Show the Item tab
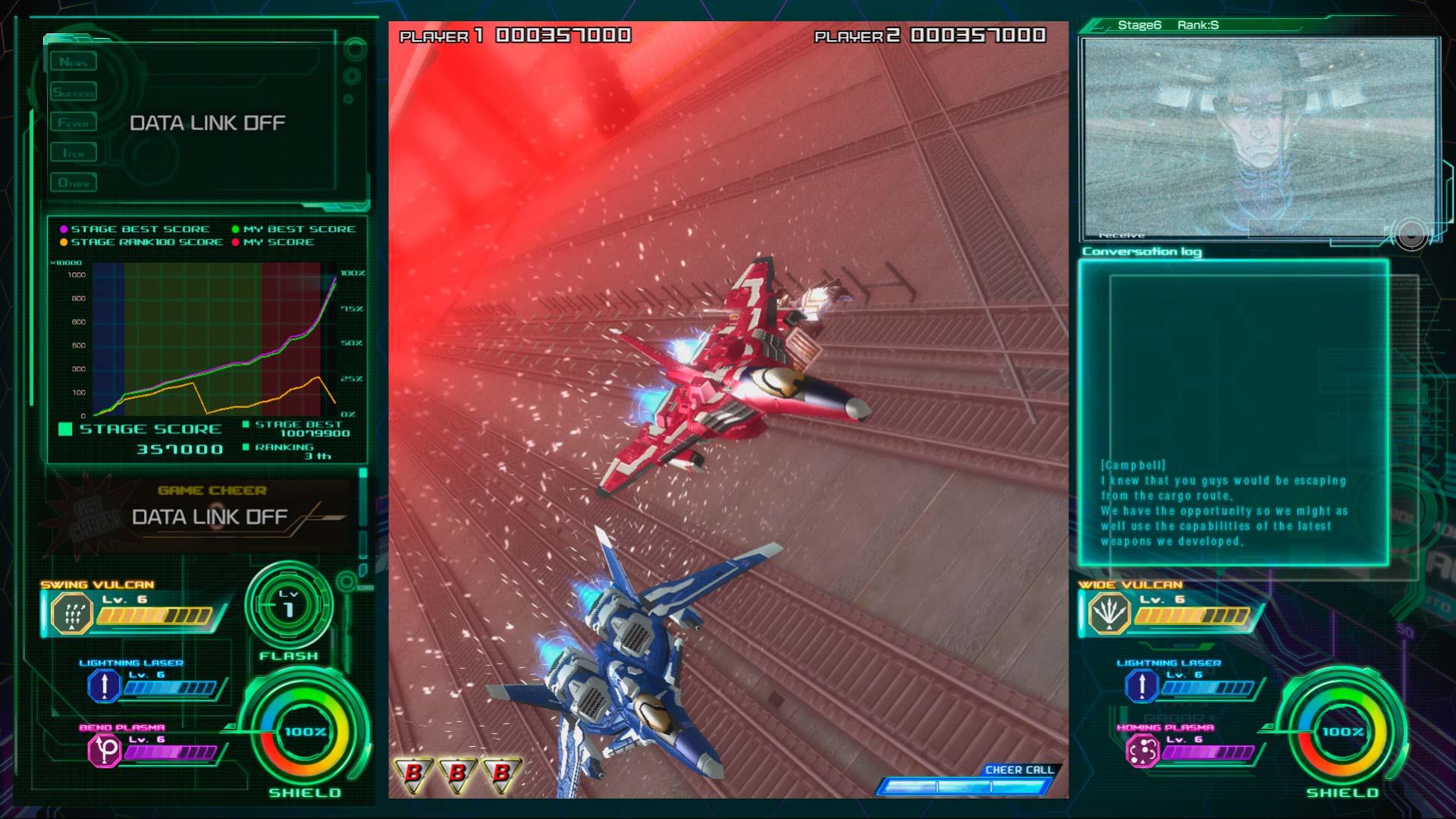 pos(74,153)
